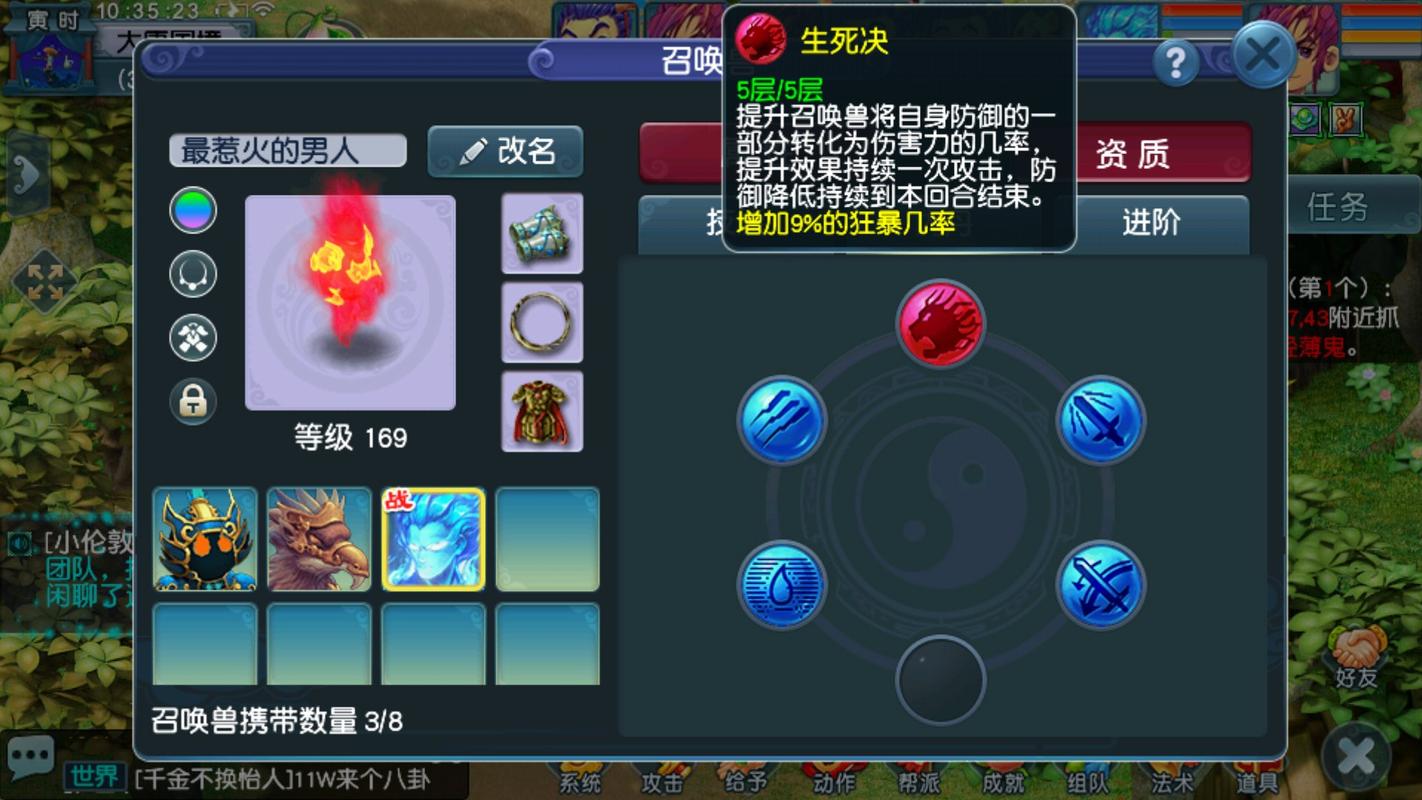Select the blue-faced pet with 战 label
1422x800 pixels.
click(x=434, y=539)
